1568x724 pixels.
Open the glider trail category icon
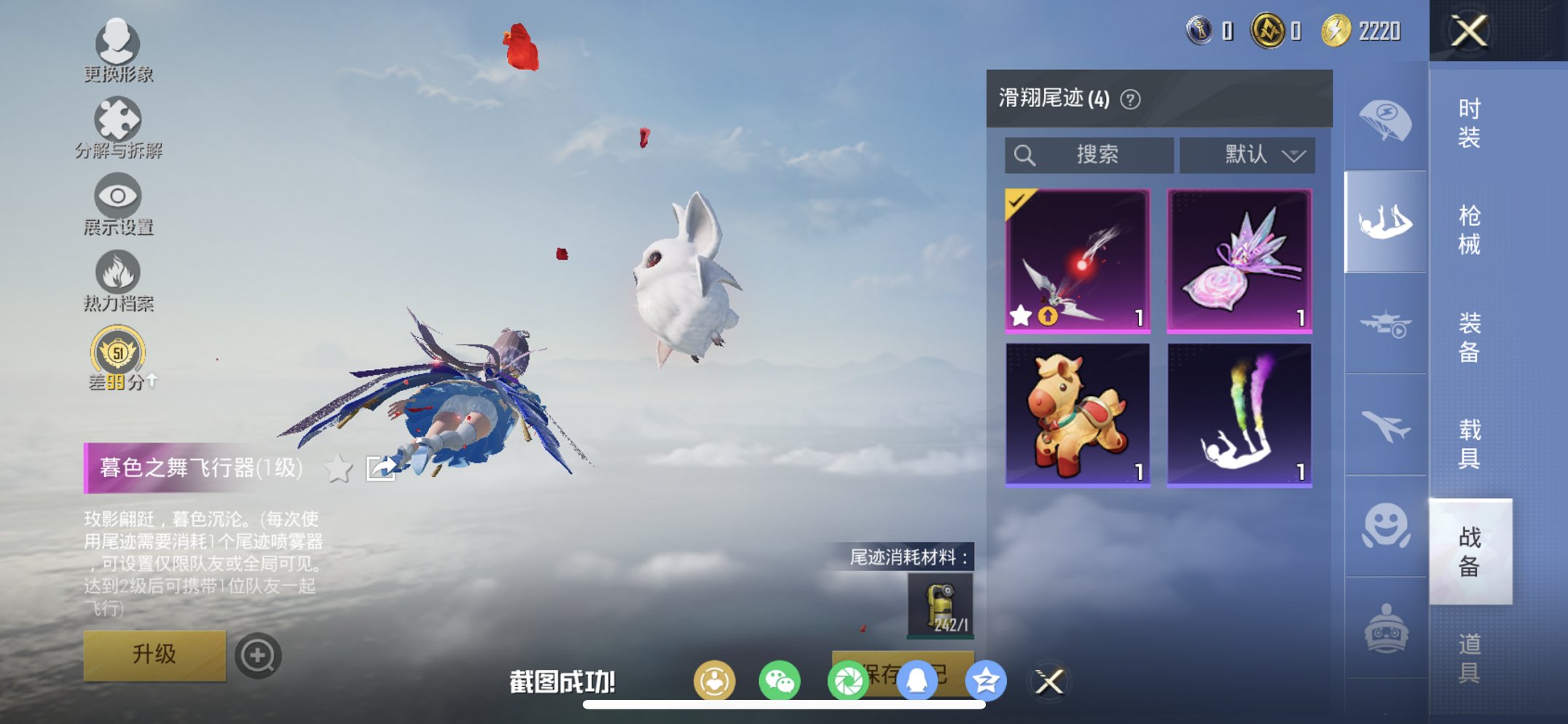pyautogui.click(x=1385, y=218)
